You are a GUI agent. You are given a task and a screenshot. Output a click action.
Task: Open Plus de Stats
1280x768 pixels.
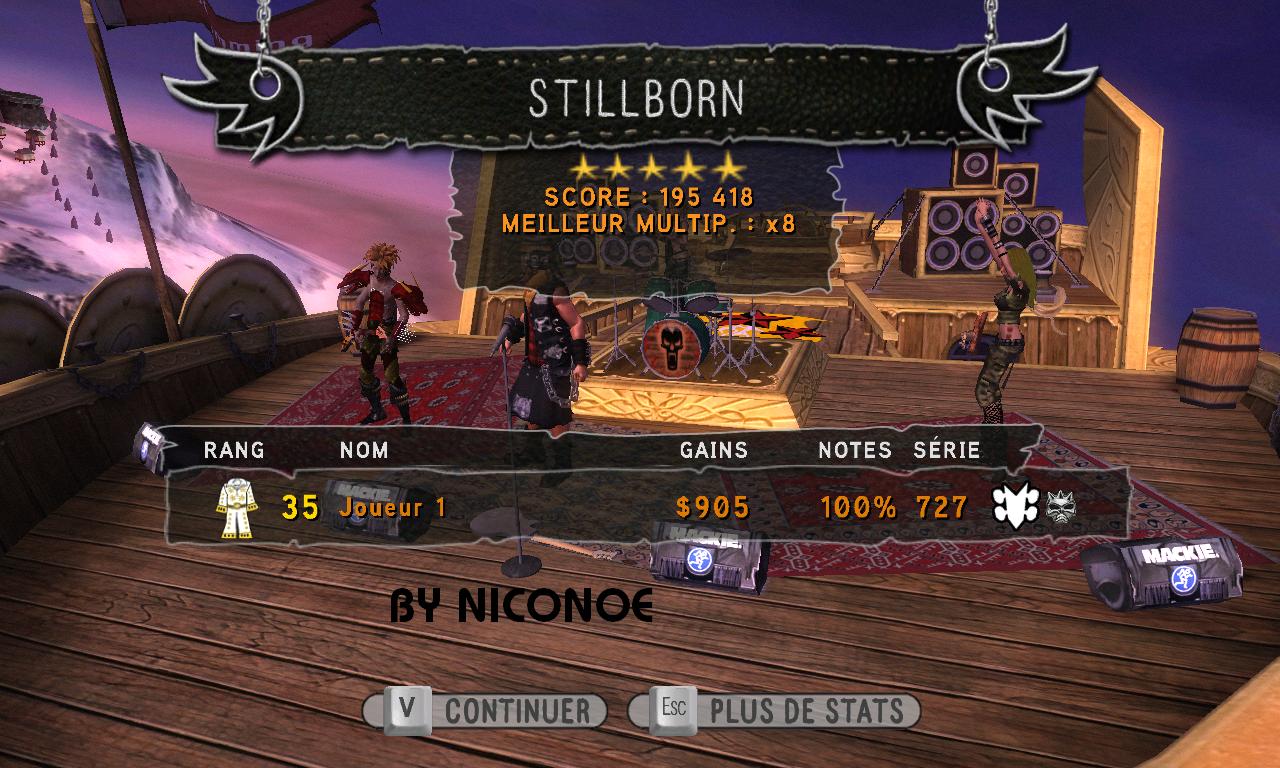pos(774,711)
